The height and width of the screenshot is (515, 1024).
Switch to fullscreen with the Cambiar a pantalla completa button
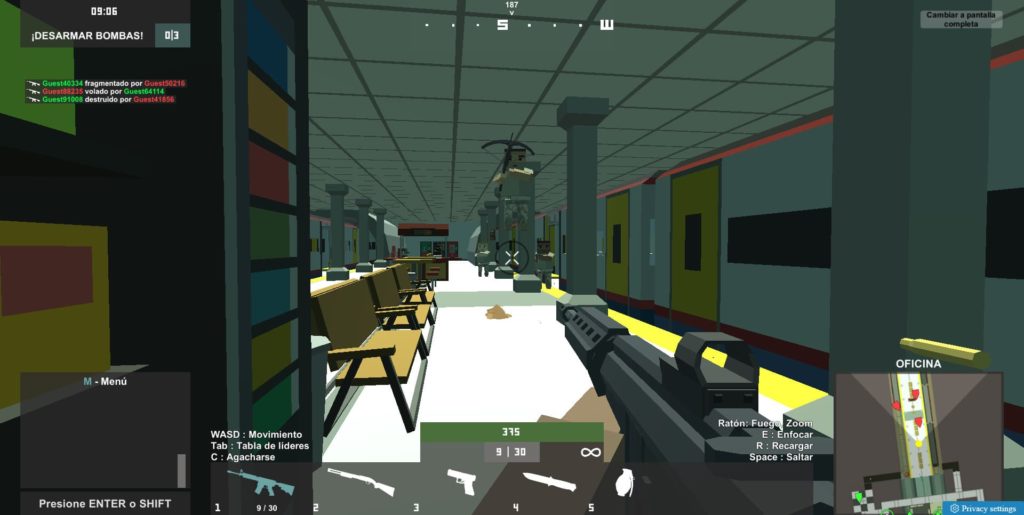click(x=960, y=19)
